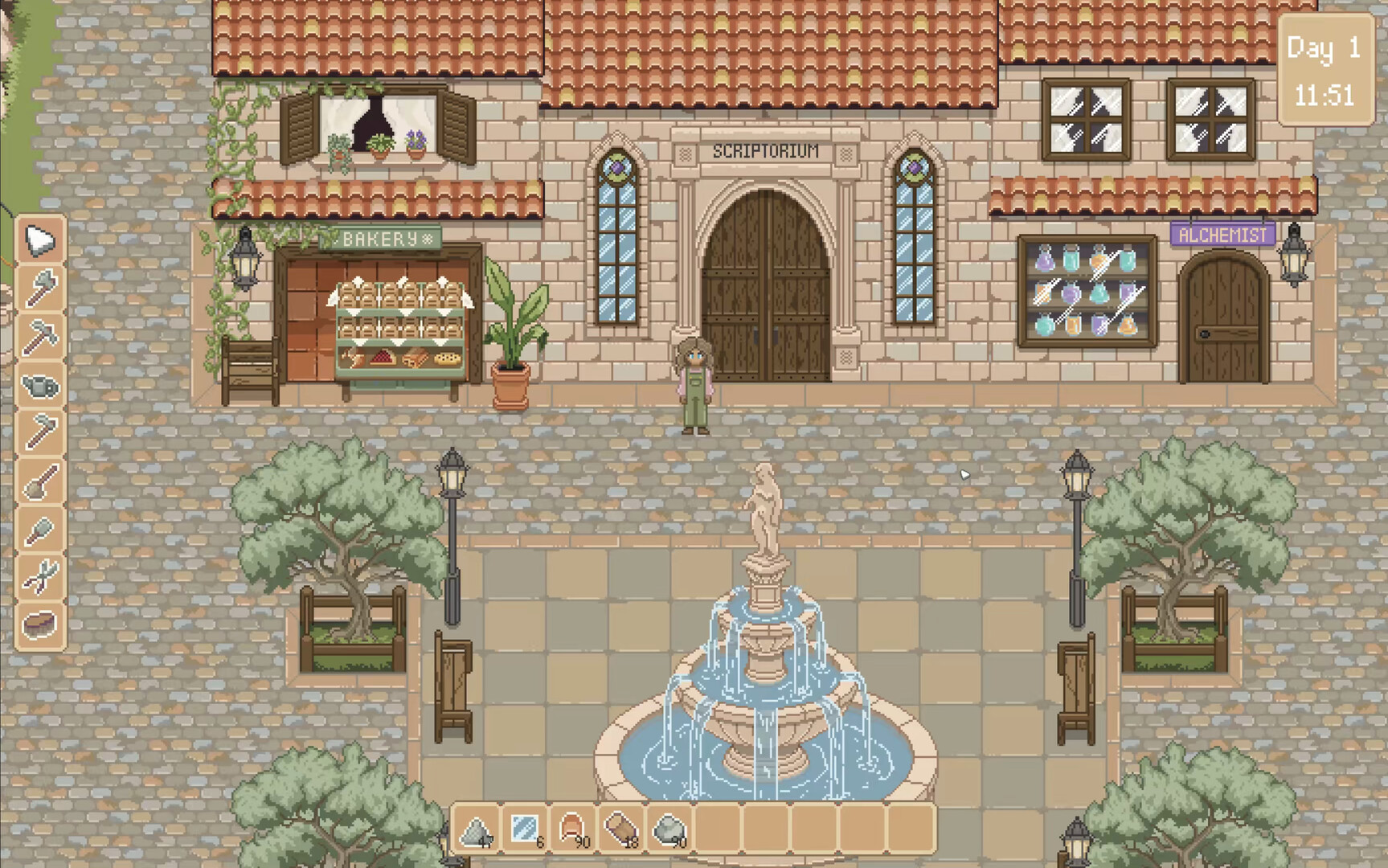The width and height of the screenshot is (1388, 868).
Task: Click the player character standing in overalls
Action: pos(693,386)
